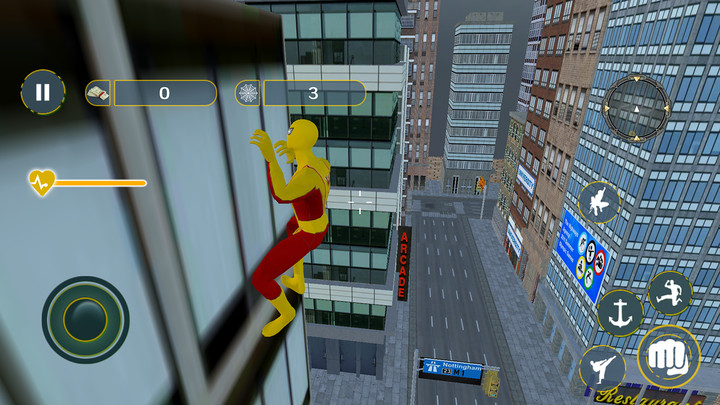Trigger the anchor hook ability
This screenshot has height=405, width=720.
620,313
